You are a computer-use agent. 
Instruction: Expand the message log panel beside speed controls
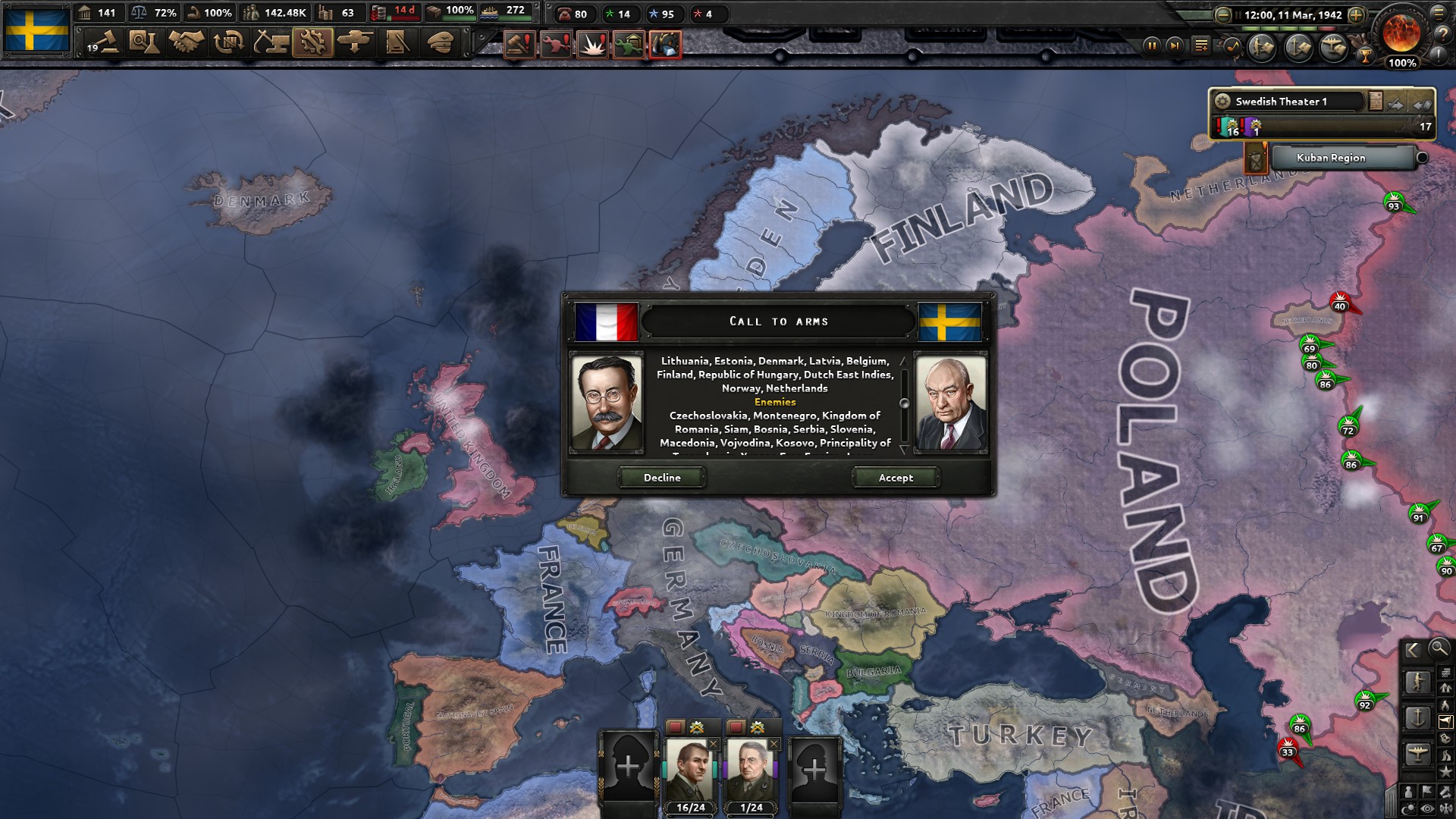1201,45
